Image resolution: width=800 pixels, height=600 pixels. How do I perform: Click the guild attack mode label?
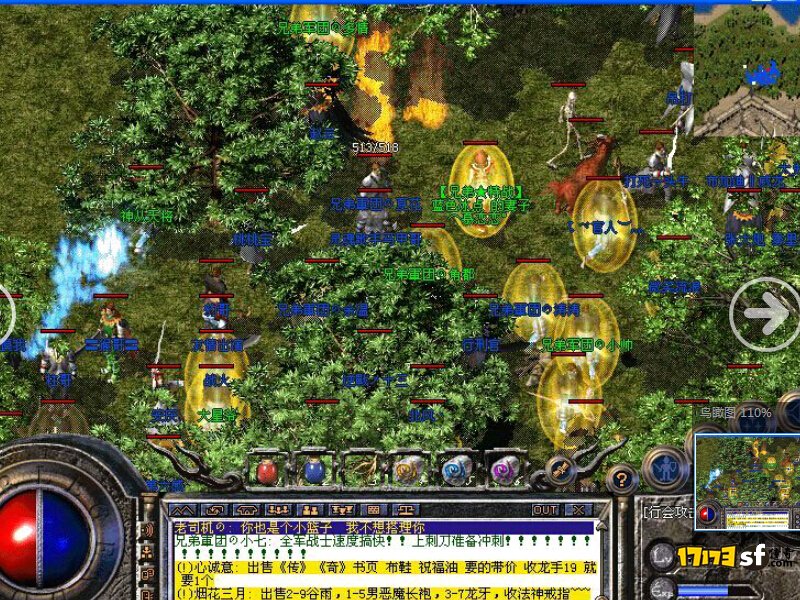[668, 511]
